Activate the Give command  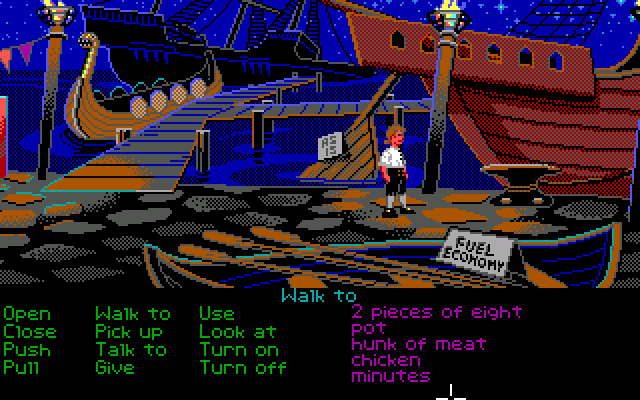(x=114, y=367)
